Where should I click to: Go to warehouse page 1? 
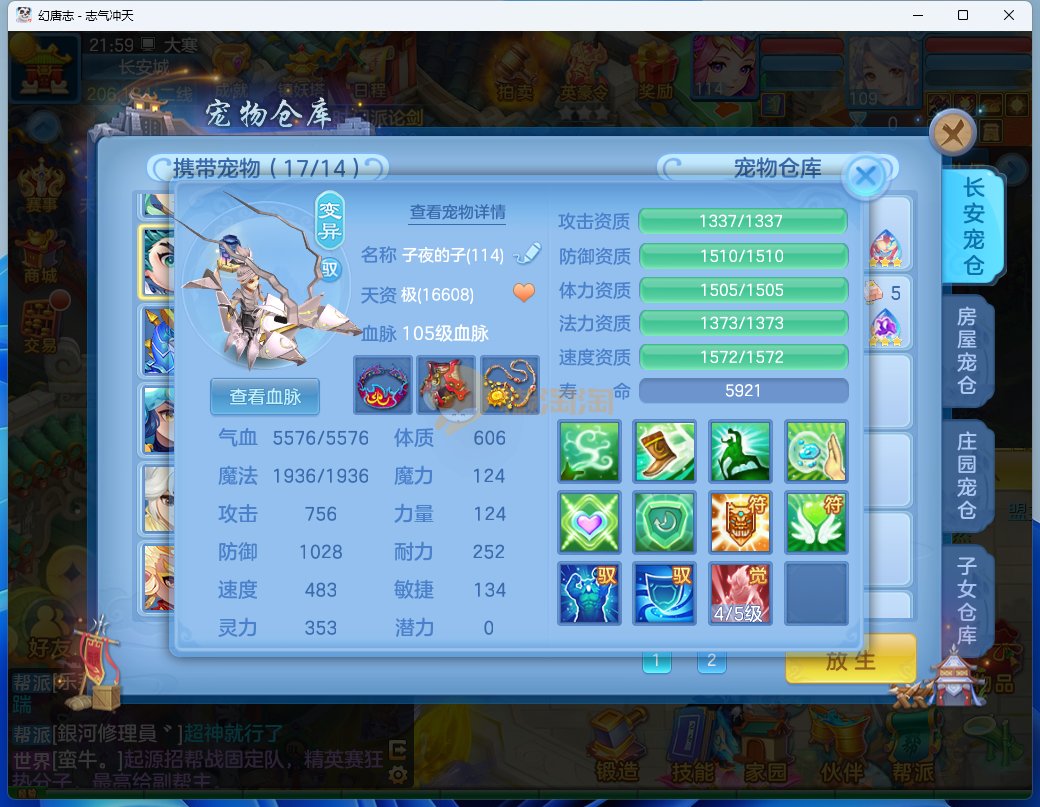click(x=656, y=660)
